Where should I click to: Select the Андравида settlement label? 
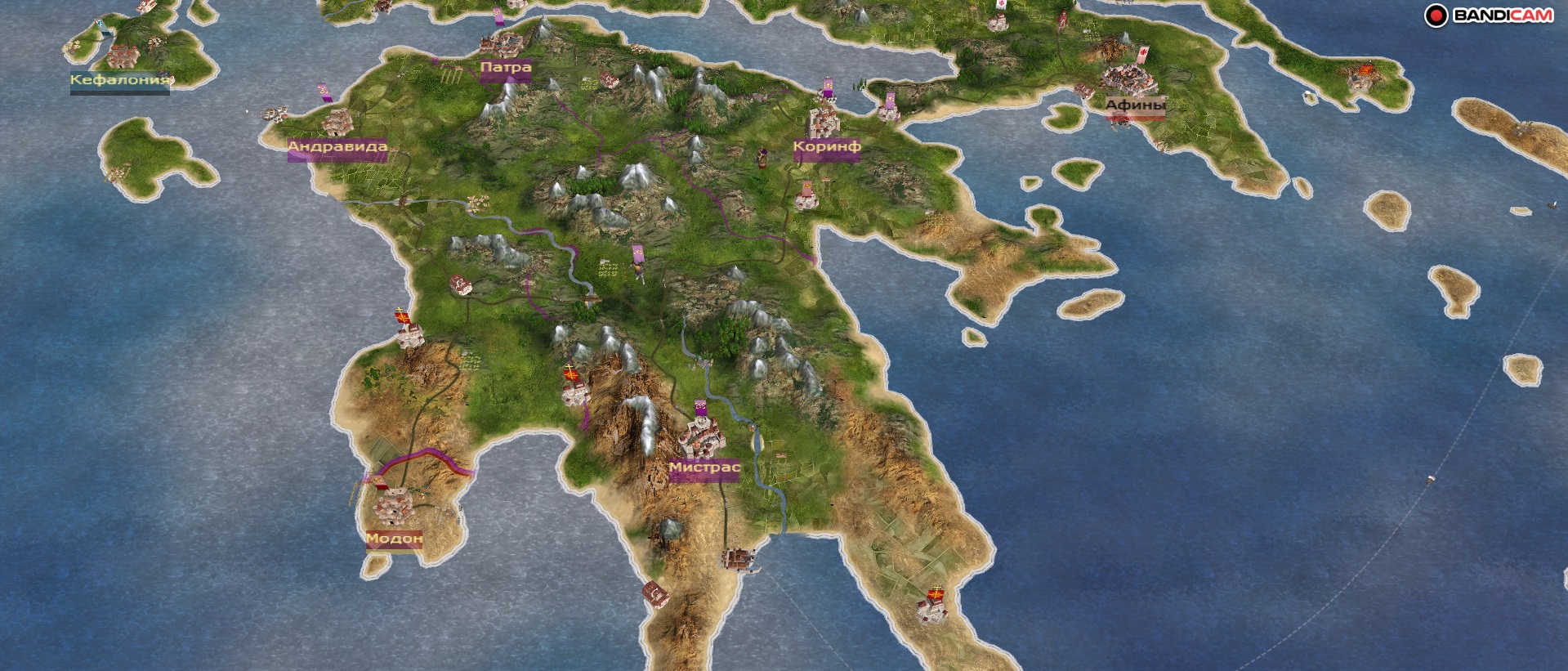(337, 147)
